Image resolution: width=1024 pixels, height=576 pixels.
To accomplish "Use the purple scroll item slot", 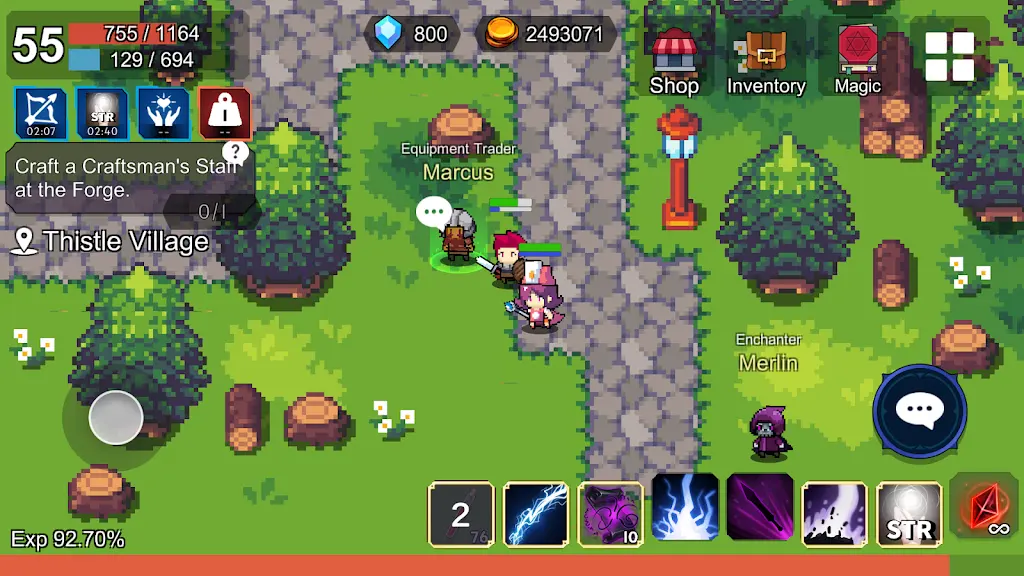I will click(x=611, y=514).
